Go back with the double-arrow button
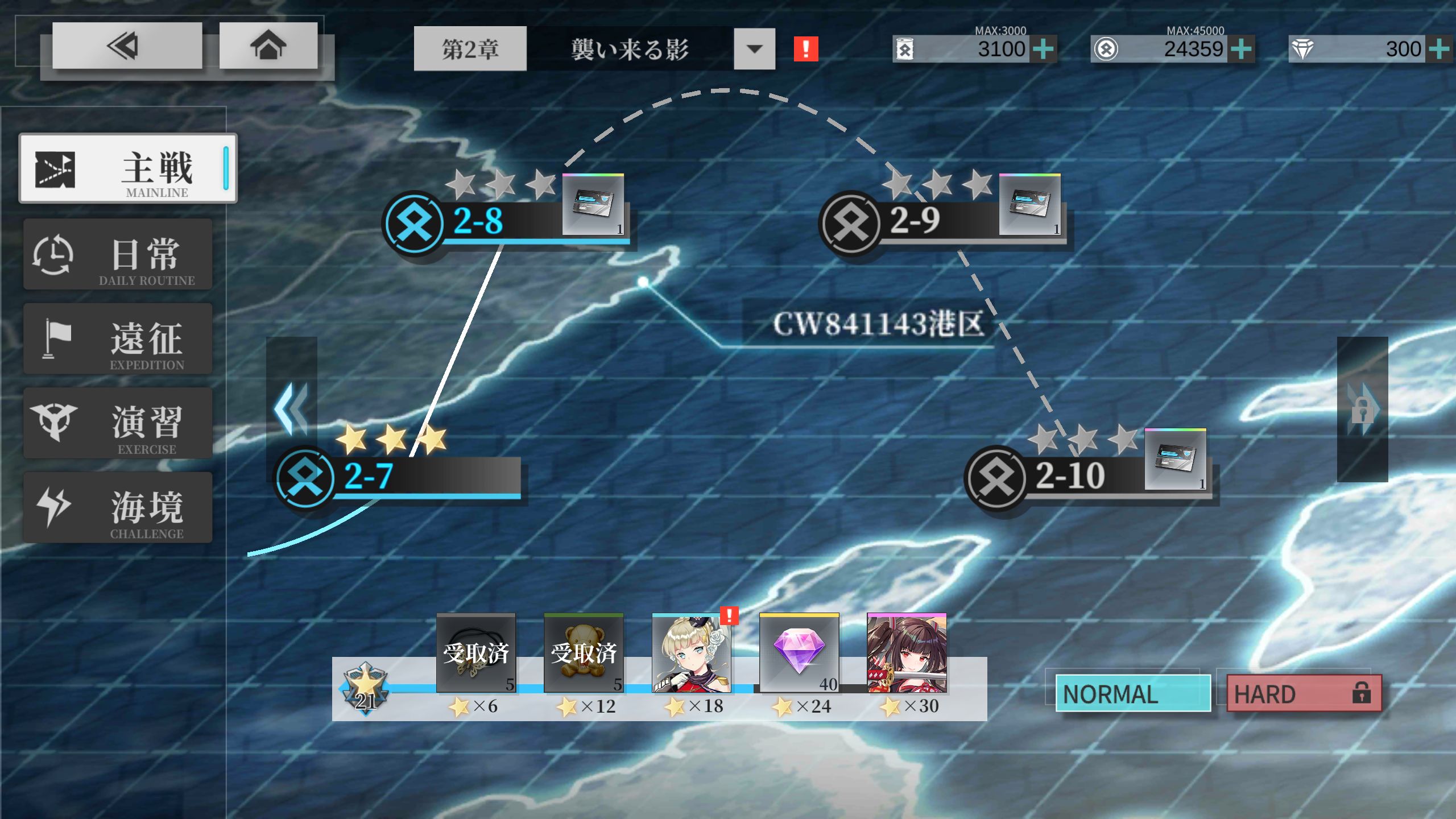This screenshot has height=819, width=1456. pyautogui.click(x=127, y=46)
